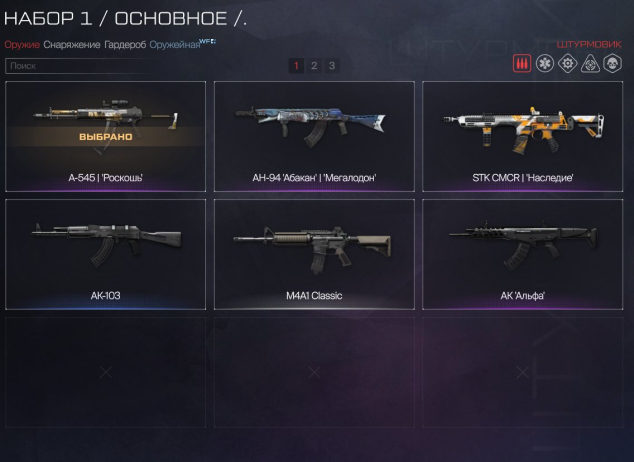This screenshot has height=462, width=634.
Task: Select the engineer class gear icon
Action: [x=568, y=64]
